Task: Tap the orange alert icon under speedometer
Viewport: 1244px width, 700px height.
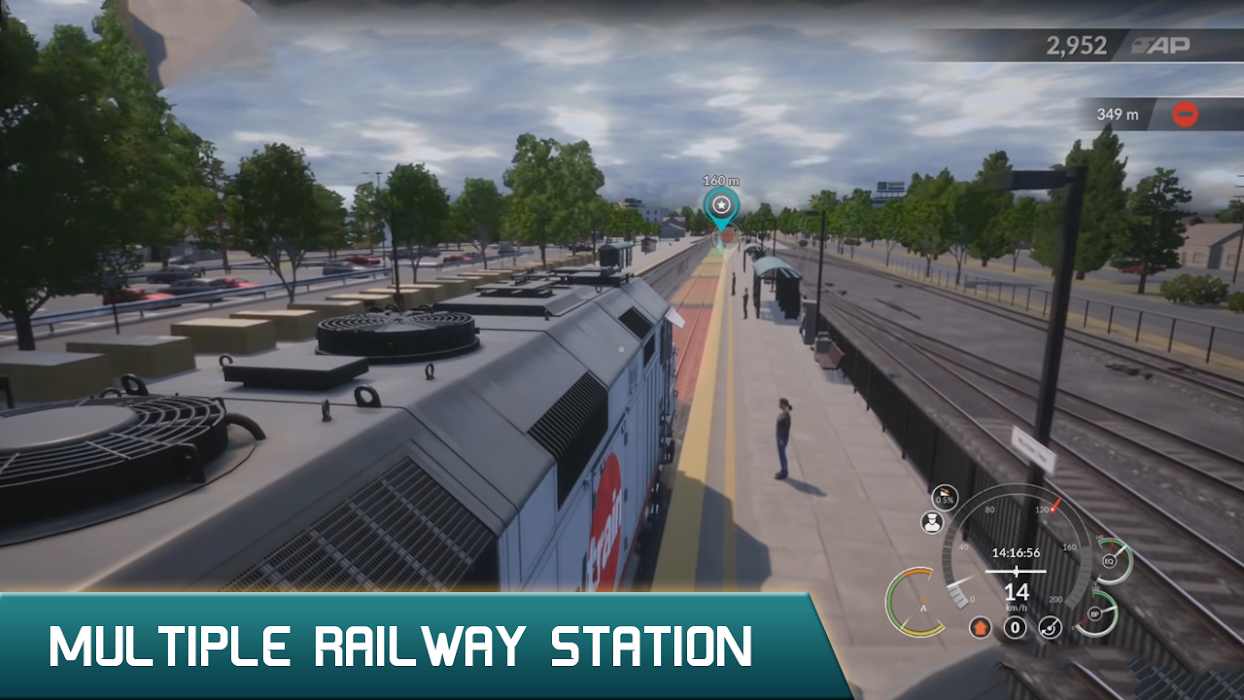Action: (x=981, y=628)
